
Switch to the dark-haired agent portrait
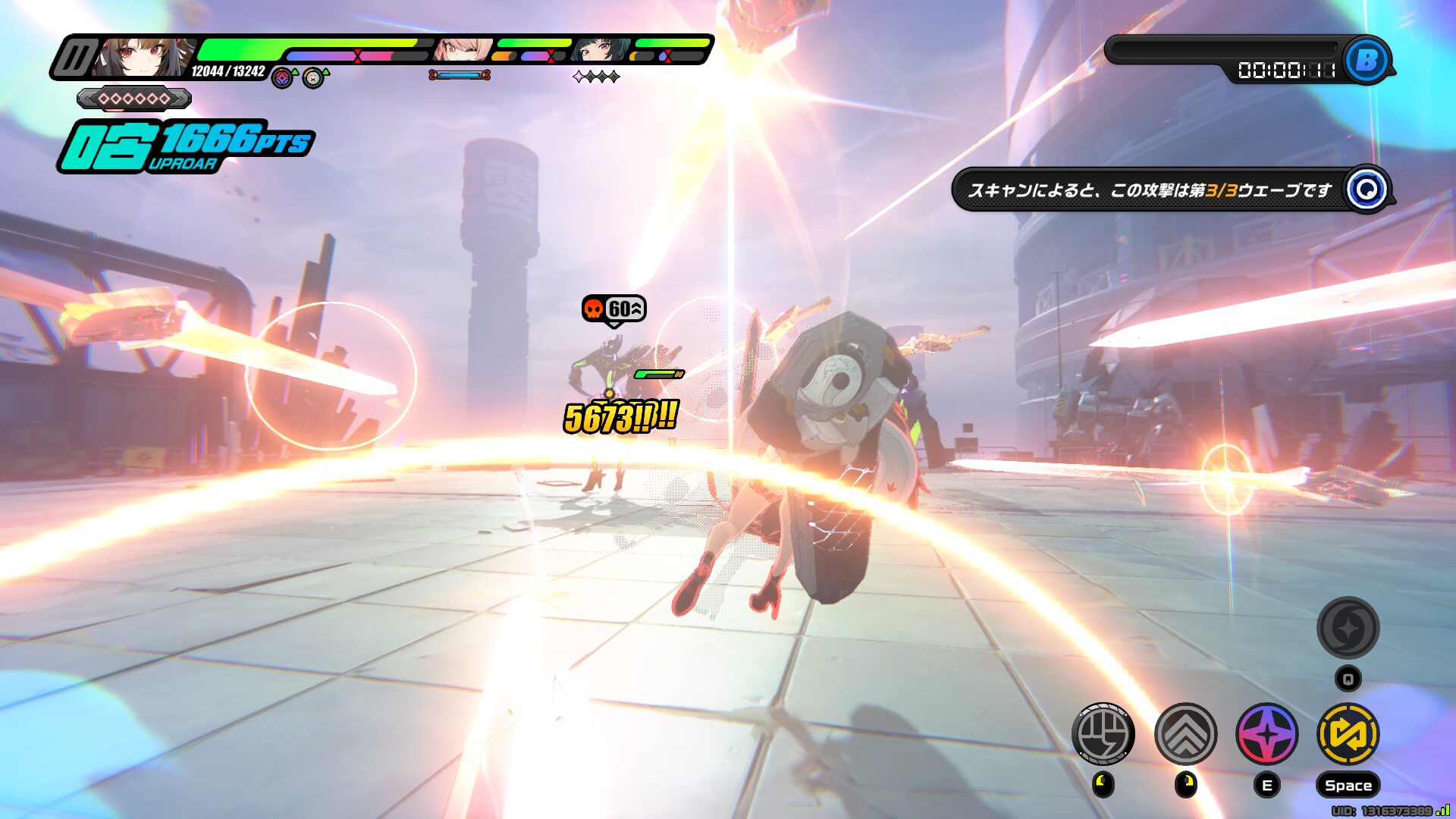coord(601,50)
